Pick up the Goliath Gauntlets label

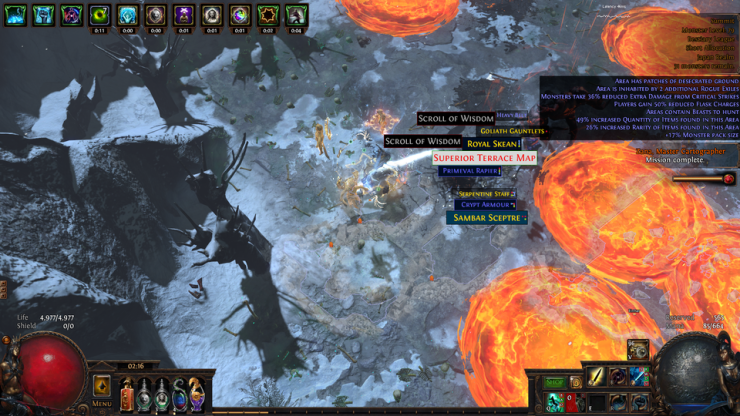pyautogui.click(x=512, y=131)
